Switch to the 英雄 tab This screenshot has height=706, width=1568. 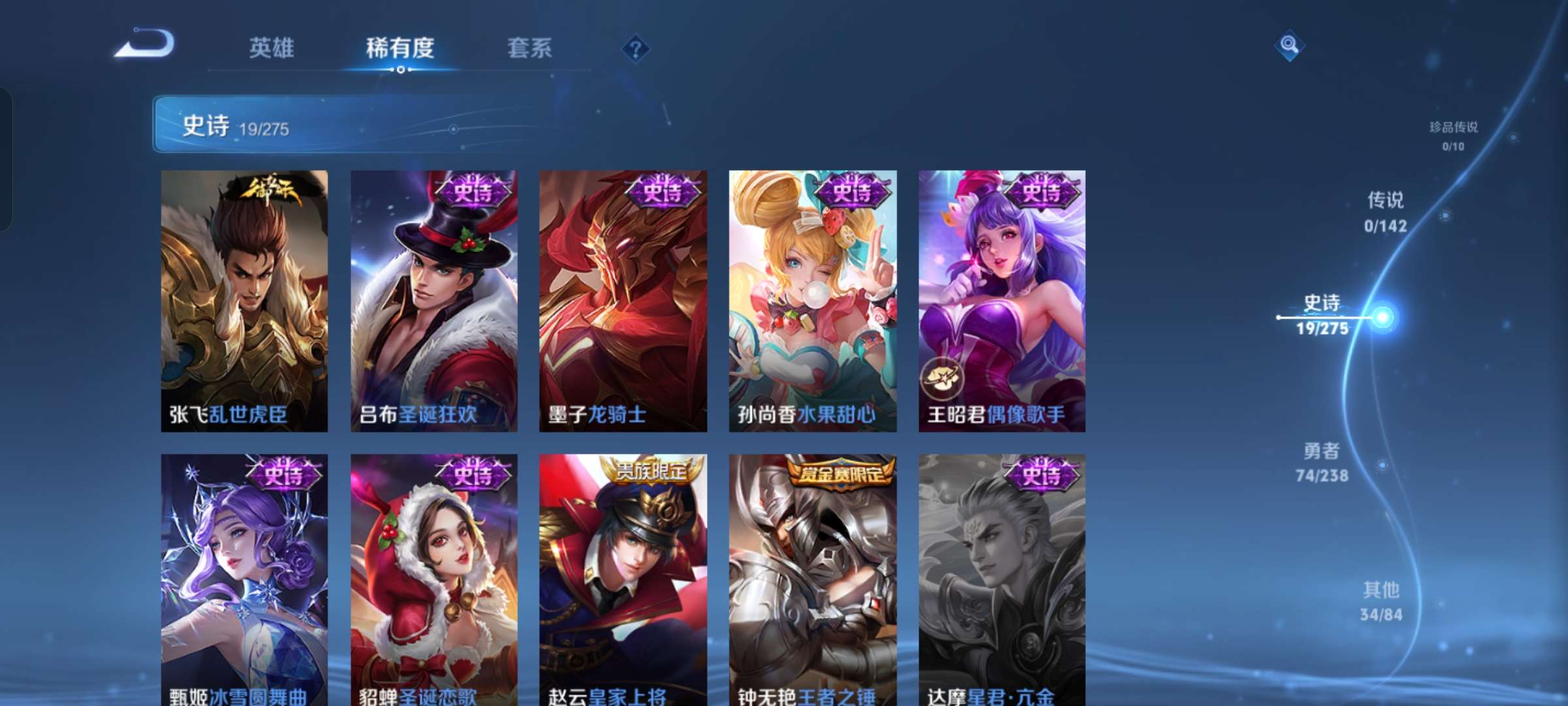[272, 48]
